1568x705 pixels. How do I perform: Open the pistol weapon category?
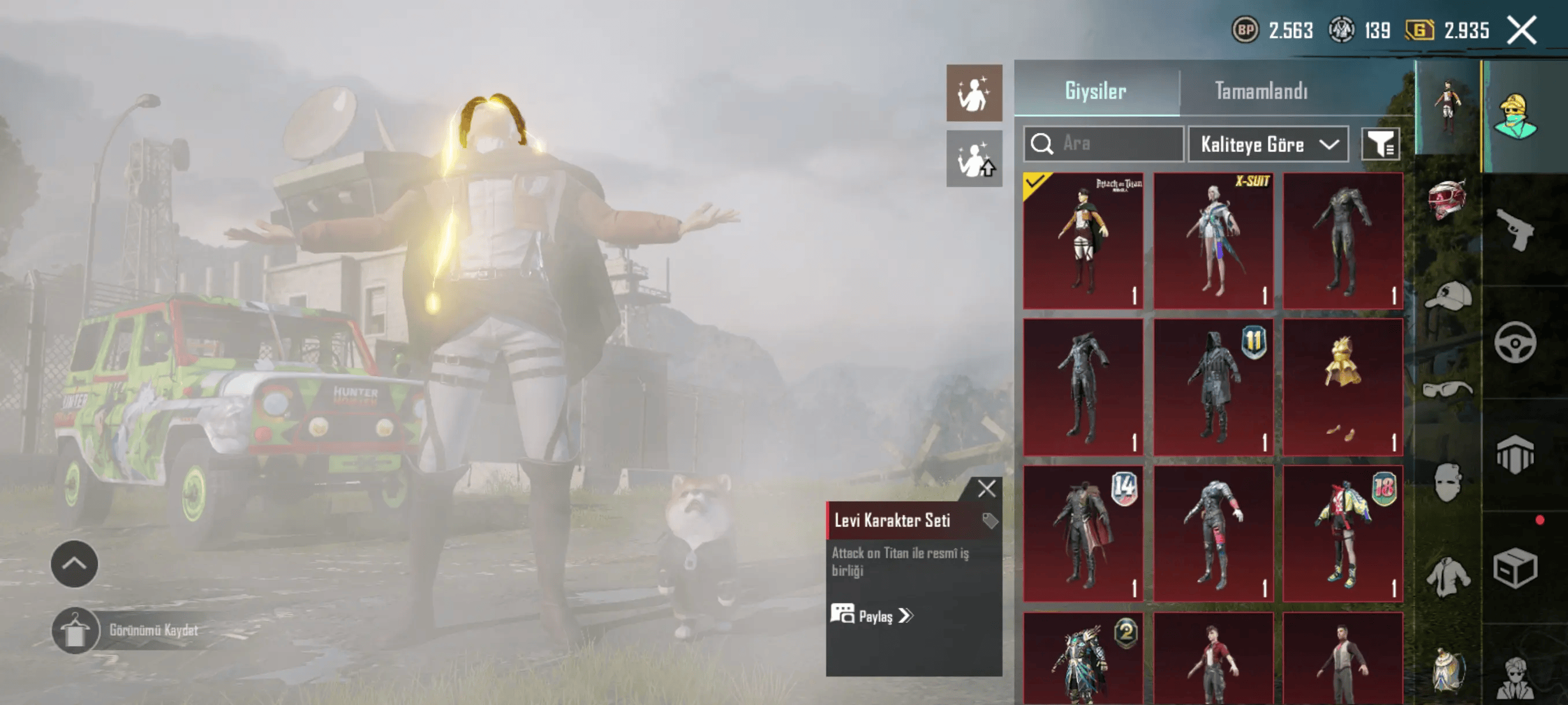pyautogui.click(x=1515, y=229)
